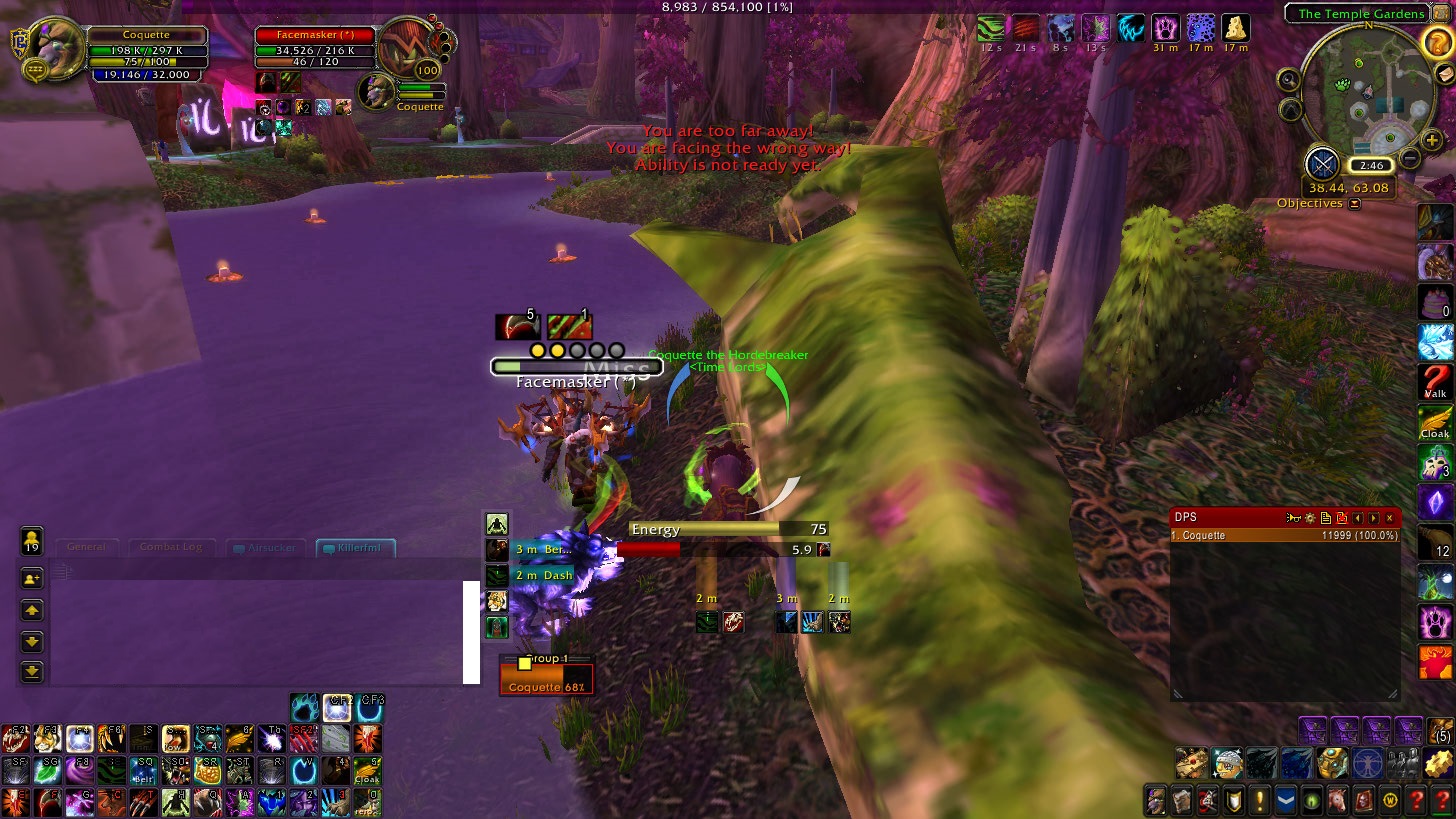Screen dimensions: 1456x819
Task: Zoom in the minimap with plus button
Action: click(1432, 141)
